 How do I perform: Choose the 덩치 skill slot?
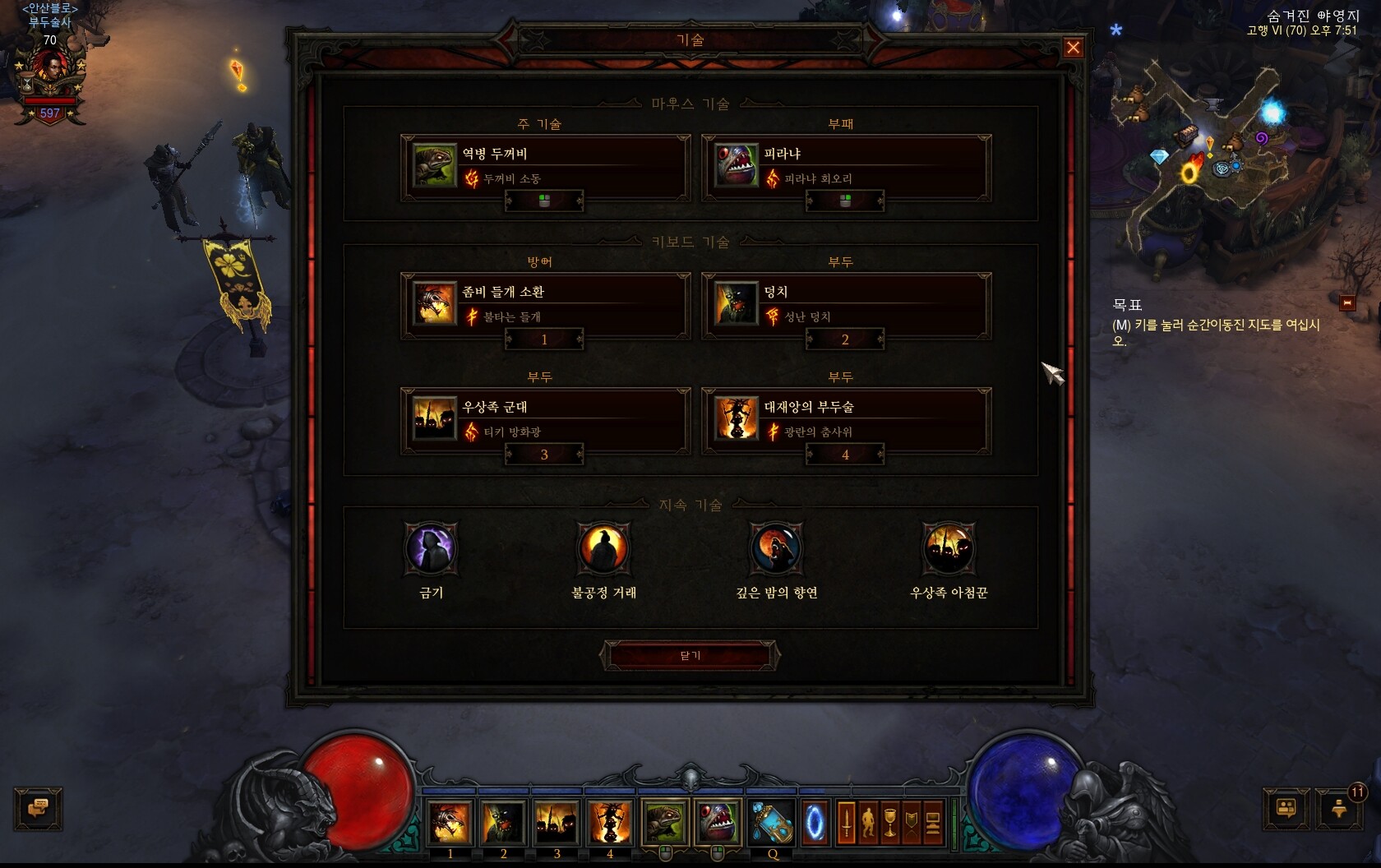click(x=845, y=305)
